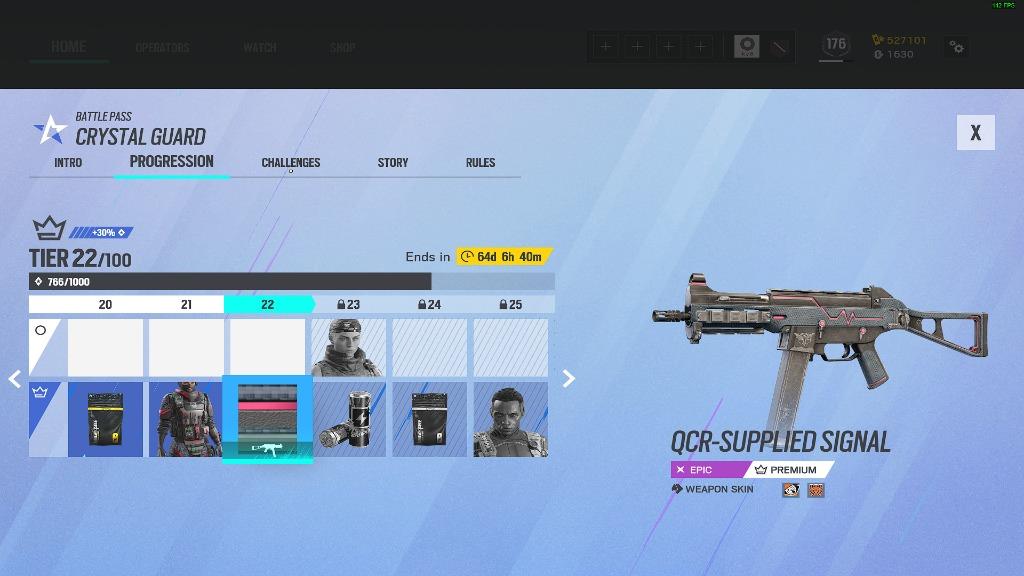Switch to the Intro tab
This screenshot has width=1024, height=576.
coord(68,162)
